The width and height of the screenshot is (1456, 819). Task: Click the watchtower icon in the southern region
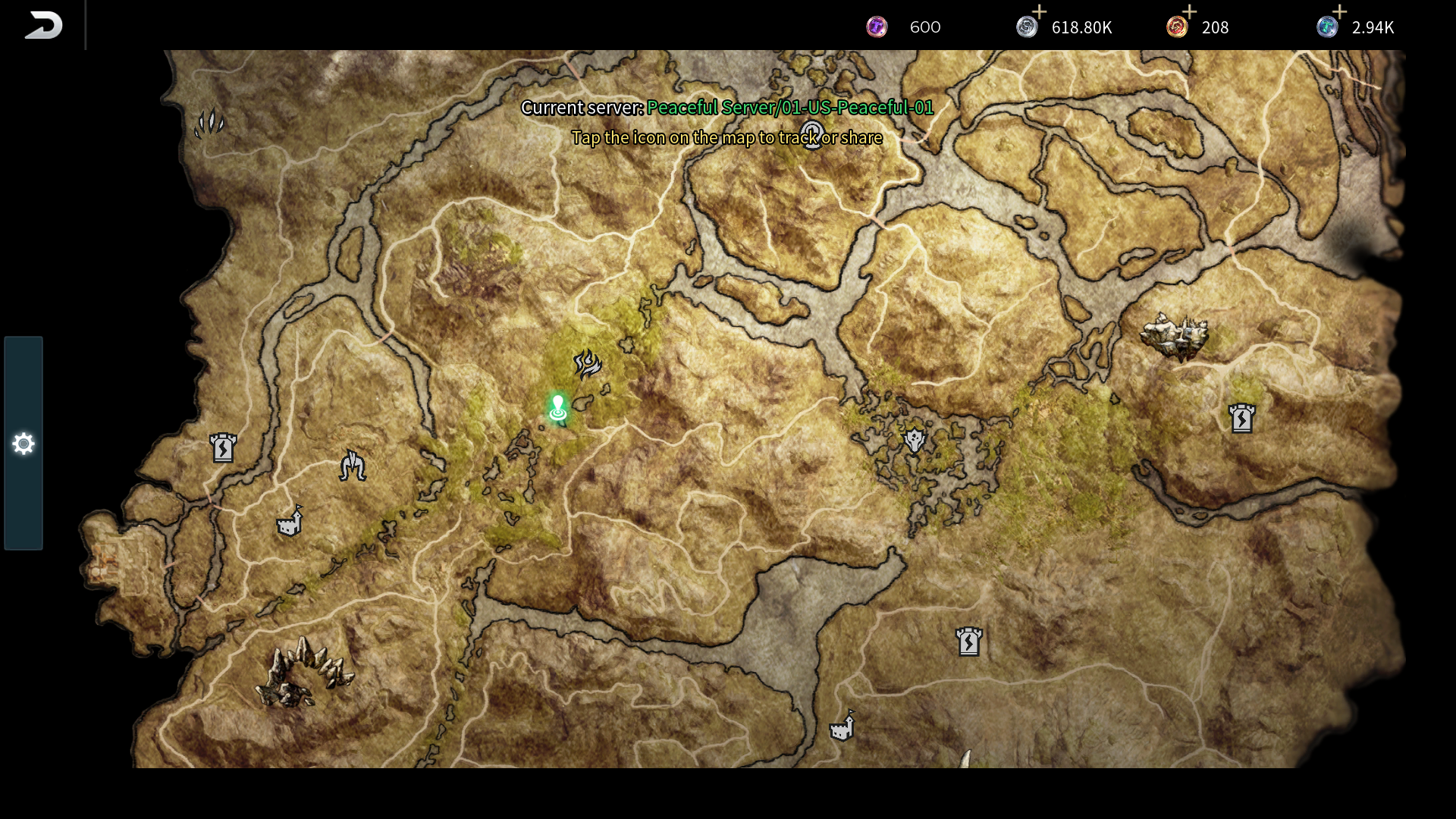pyautogui.click(x=970, y=641)
